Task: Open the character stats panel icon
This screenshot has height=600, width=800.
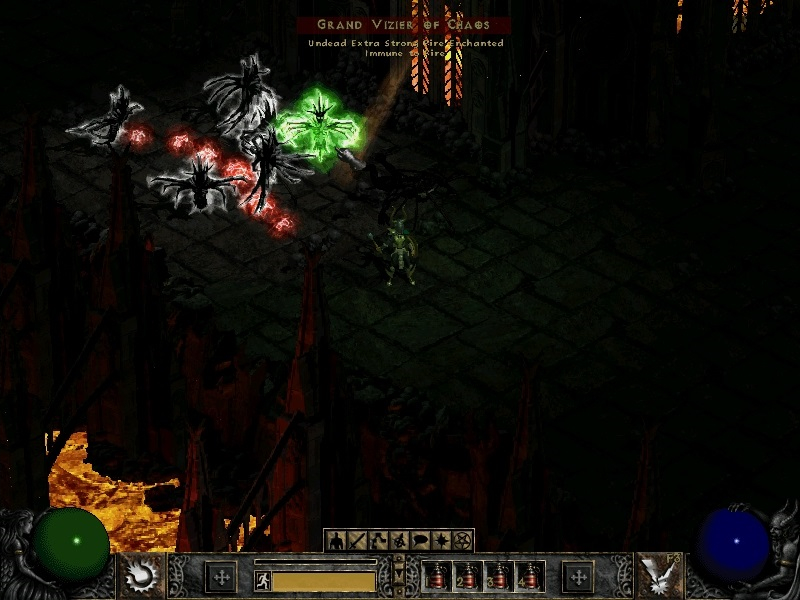Action: (x=335, y=541)
